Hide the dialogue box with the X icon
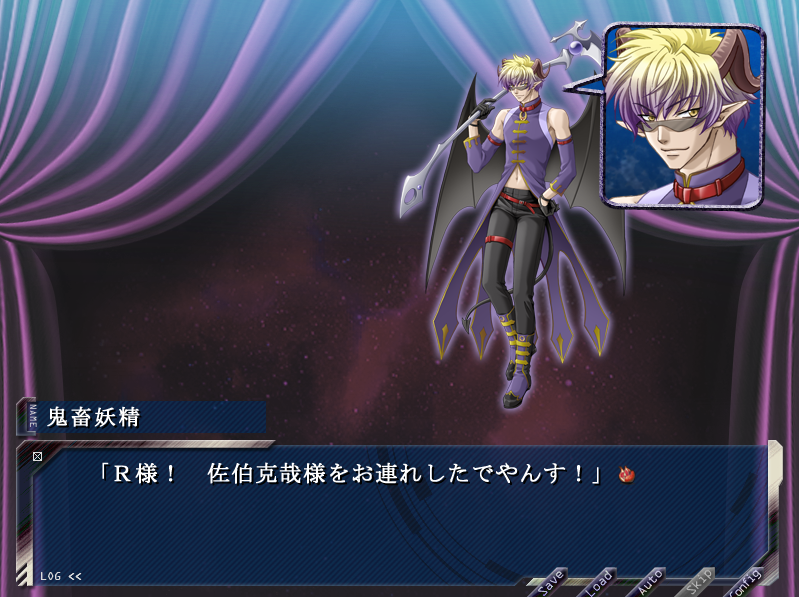 tap(38, 457)
